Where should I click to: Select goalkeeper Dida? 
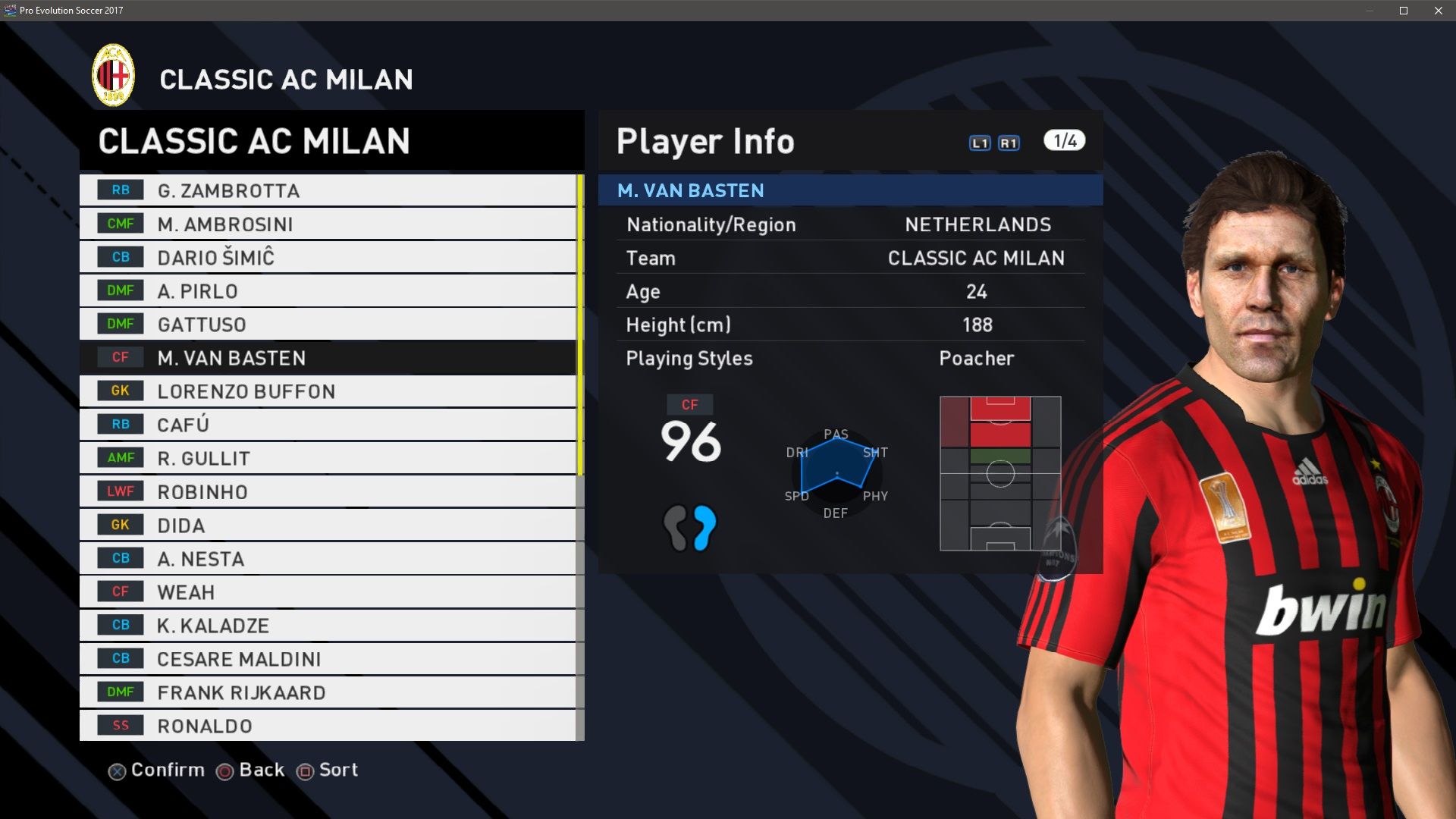point(328,525)
